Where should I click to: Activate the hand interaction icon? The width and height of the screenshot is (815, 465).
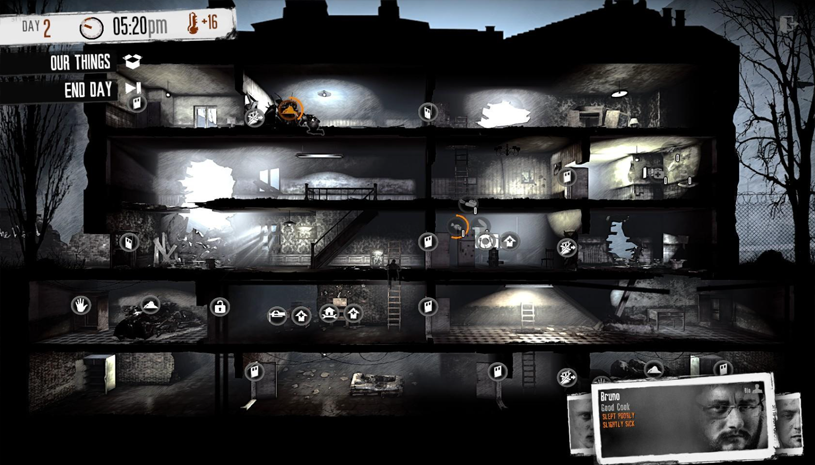tap(80, 303)
